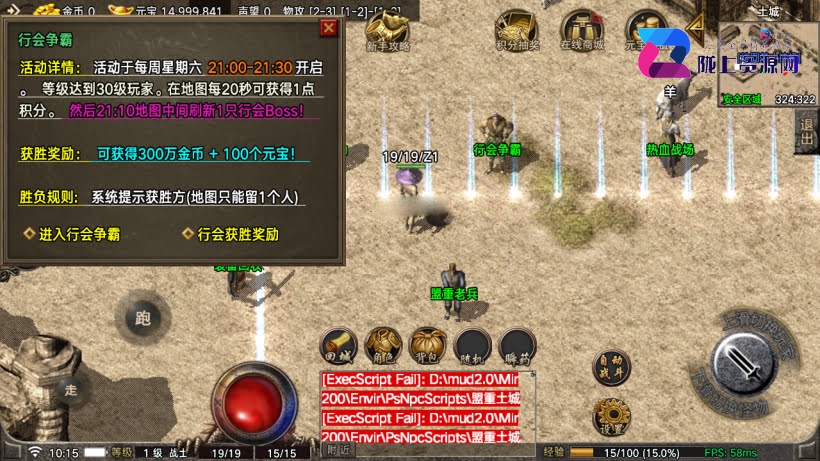Select the 附近 nearby chat tab
The height and width of the screenshot is (461, 820).
340,451
